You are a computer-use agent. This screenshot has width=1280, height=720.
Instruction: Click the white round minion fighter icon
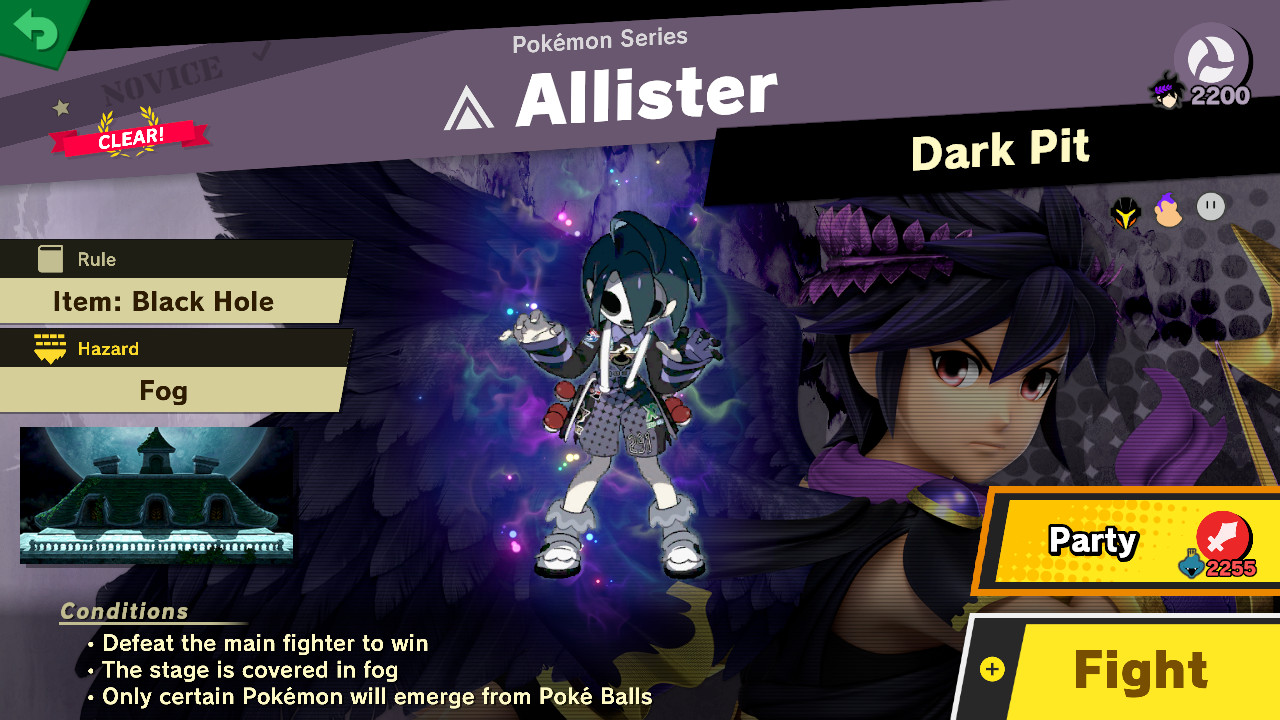point(1209,206)
